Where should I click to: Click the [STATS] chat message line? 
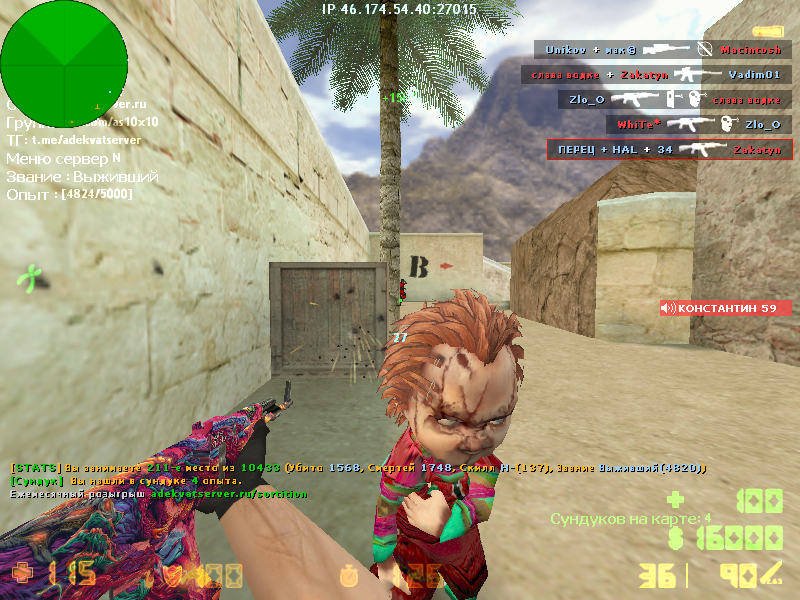(x=358, y=468)
